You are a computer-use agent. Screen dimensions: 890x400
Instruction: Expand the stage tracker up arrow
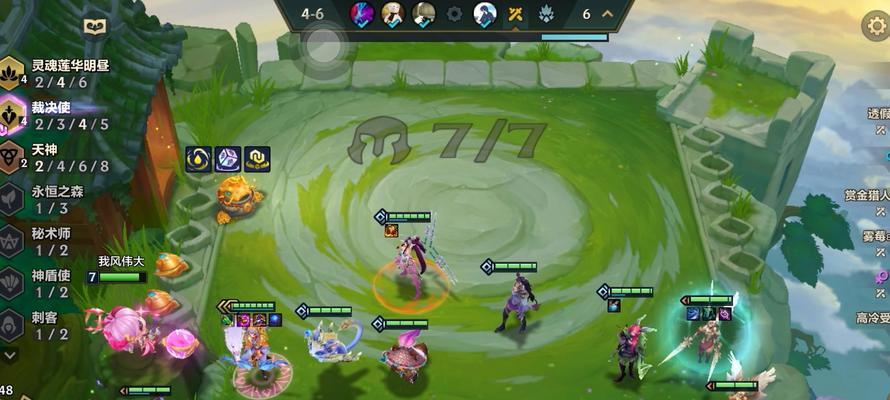[607, 14]
